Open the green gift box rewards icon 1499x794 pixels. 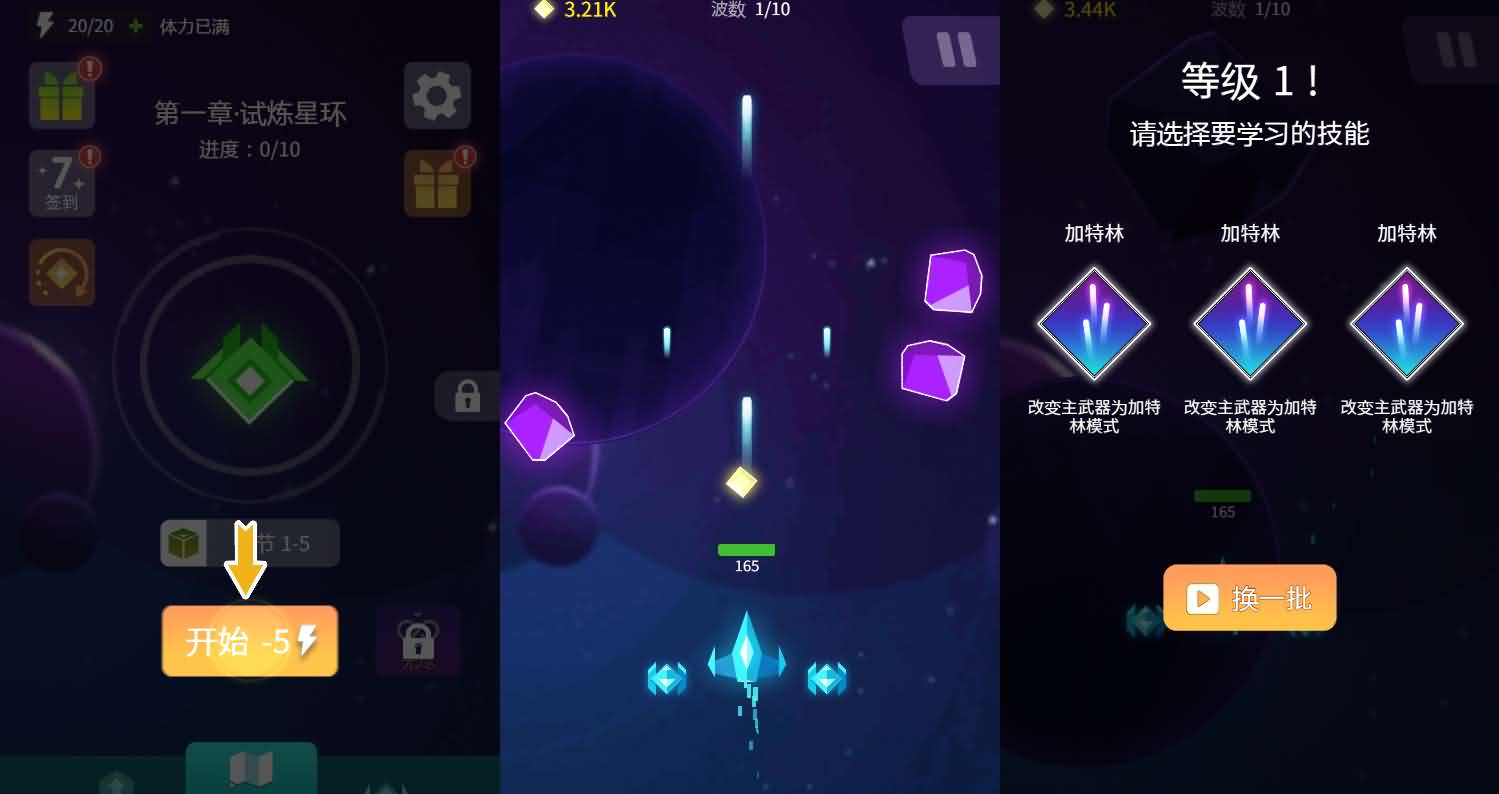pyautogui.click(x=62, y=95)
